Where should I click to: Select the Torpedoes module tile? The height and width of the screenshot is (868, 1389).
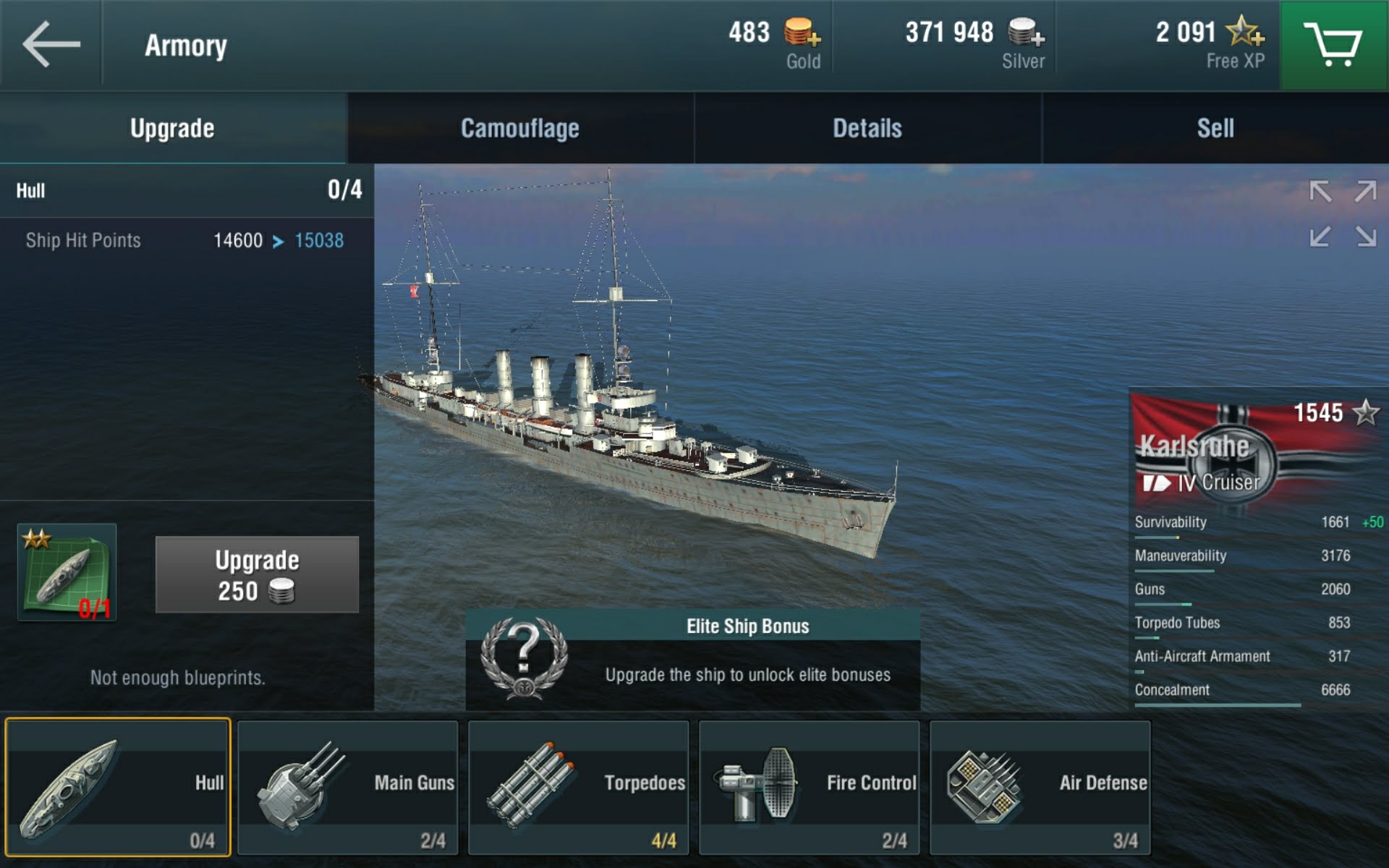tap(578, 788)
